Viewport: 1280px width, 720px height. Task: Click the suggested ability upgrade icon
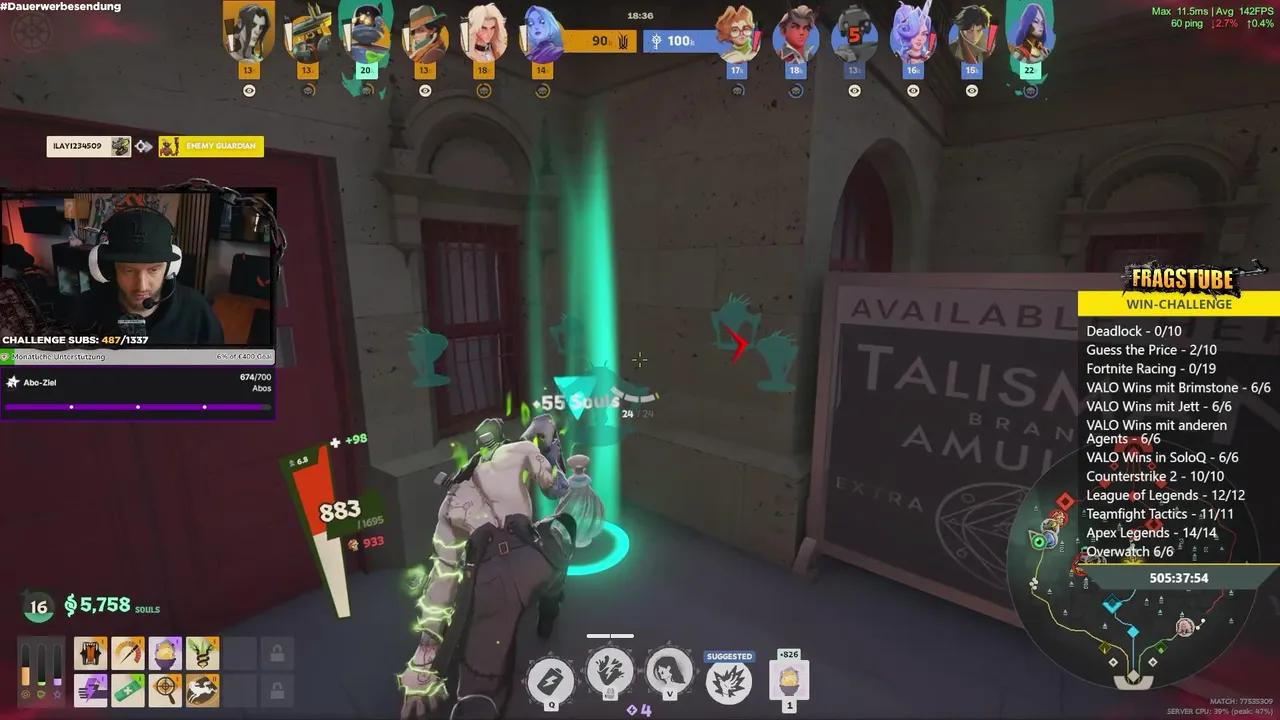point(729,679)
